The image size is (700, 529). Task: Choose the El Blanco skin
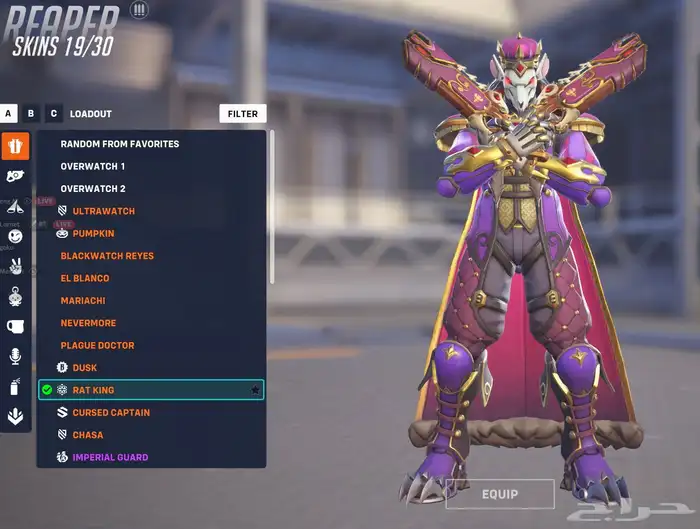coord(85,278)
